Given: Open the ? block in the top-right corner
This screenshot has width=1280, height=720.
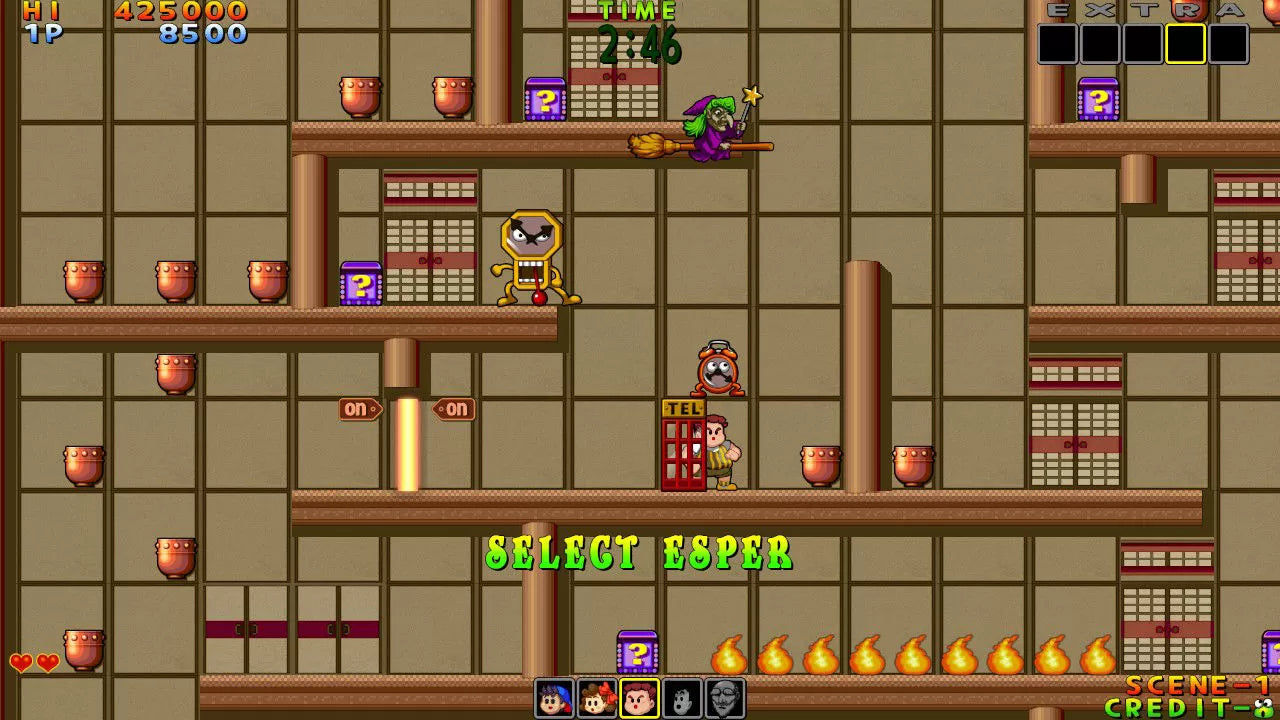Looking at the screenshot, I should point(1100,100).
